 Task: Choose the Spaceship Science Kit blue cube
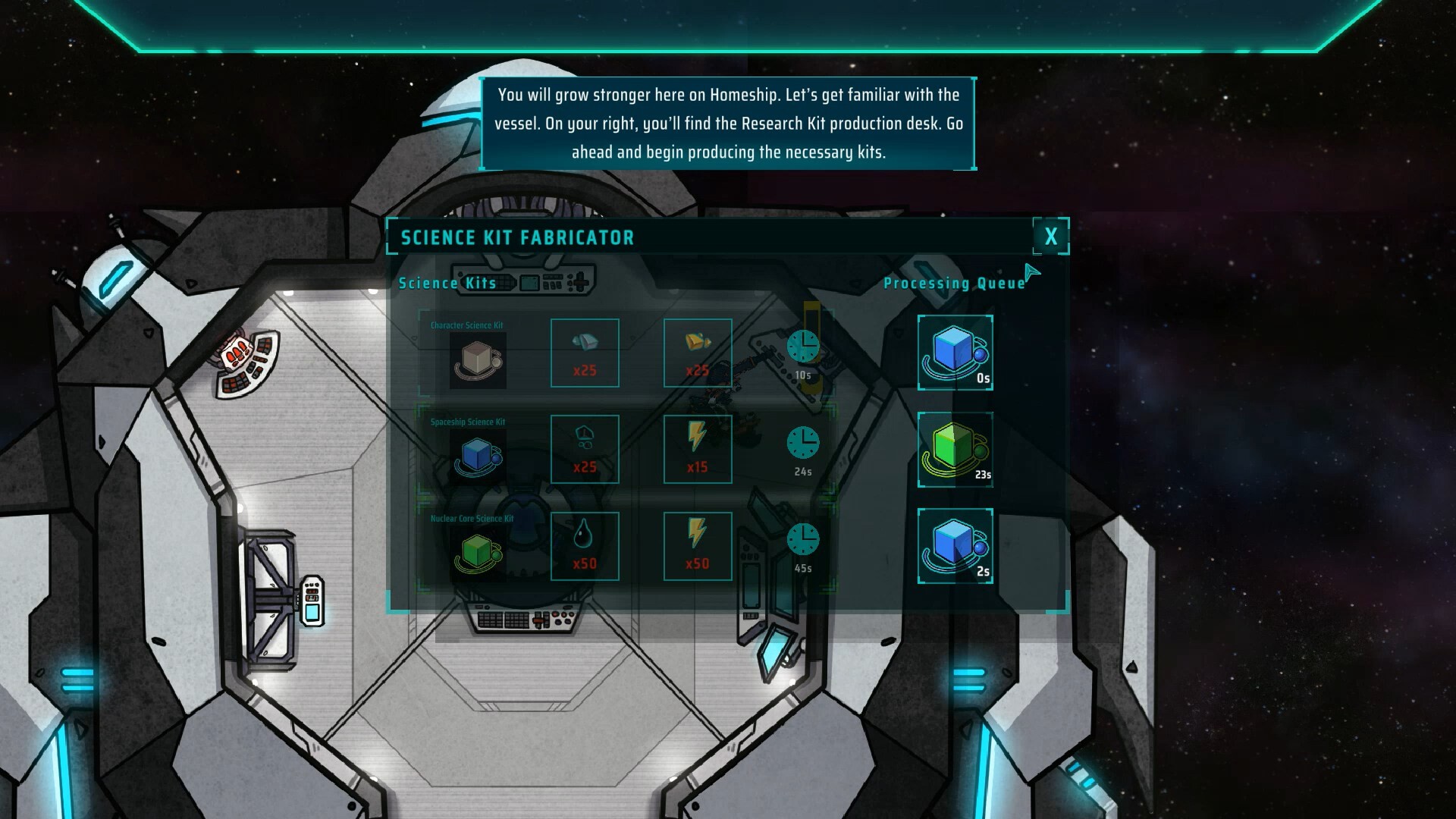tap(478, 457)
